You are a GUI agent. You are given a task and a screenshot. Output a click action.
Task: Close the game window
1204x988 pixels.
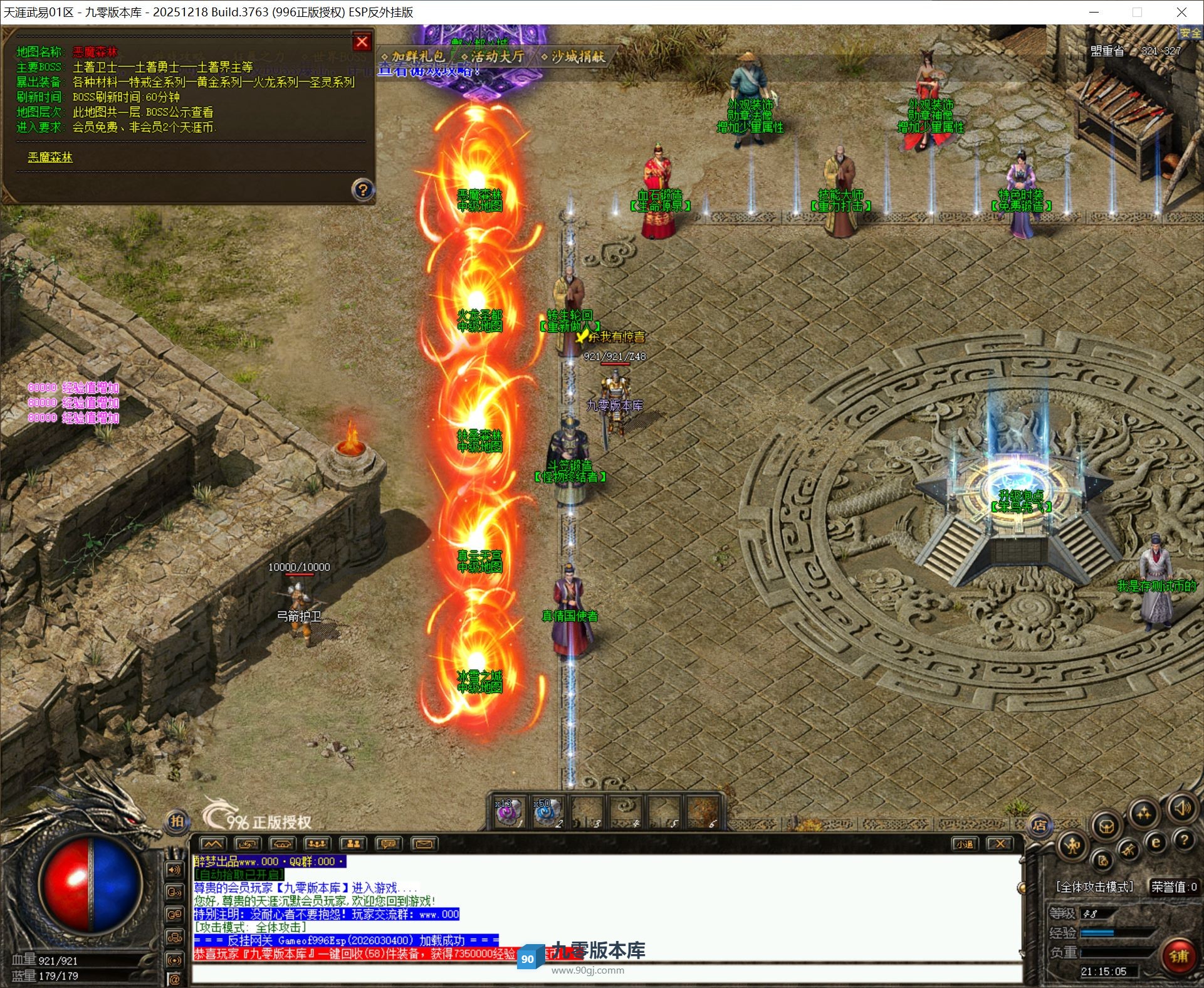pos(1181,12)
